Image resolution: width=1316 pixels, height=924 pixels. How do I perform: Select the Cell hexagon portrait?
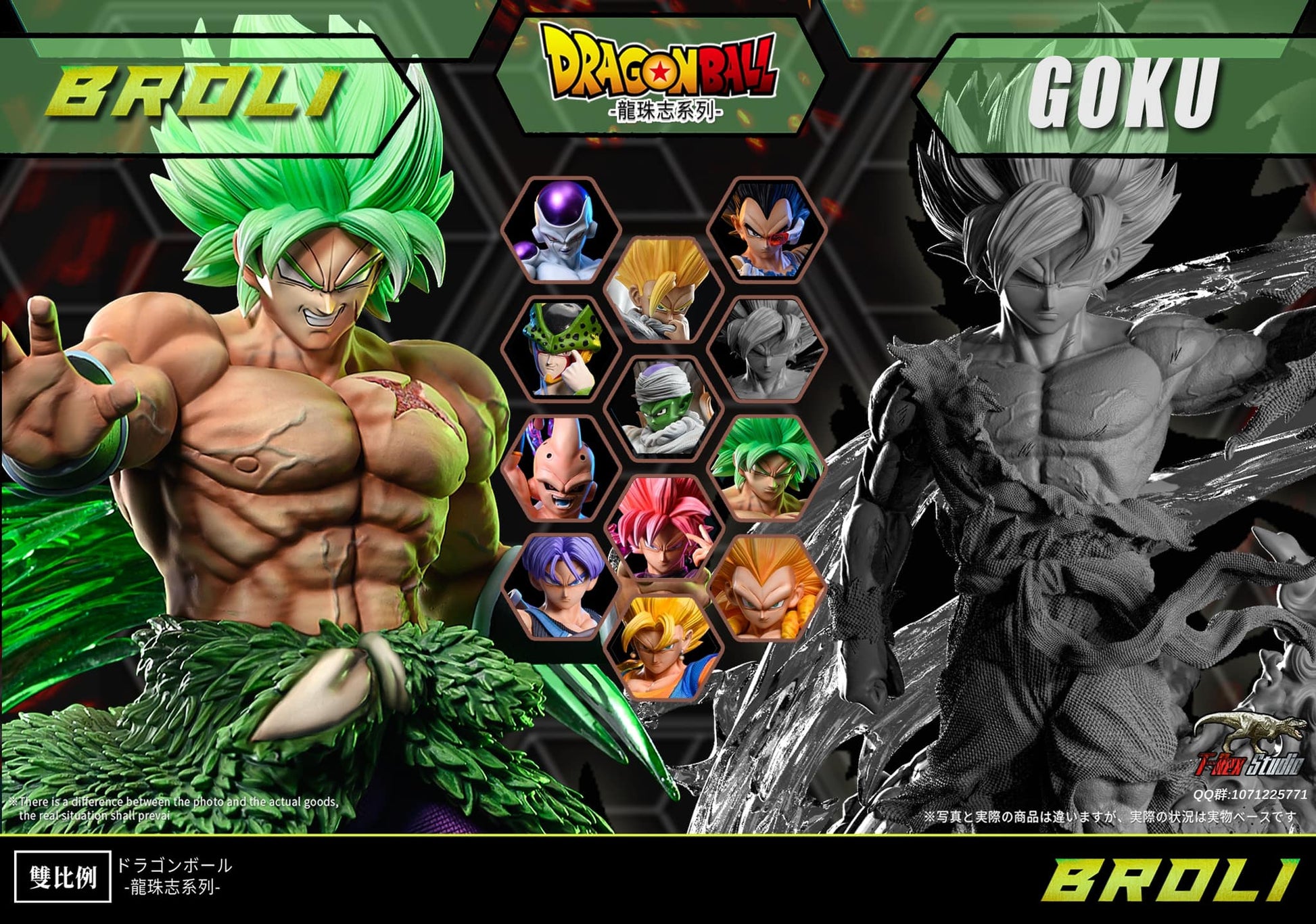pyautogui.click(x=561, y=349)
